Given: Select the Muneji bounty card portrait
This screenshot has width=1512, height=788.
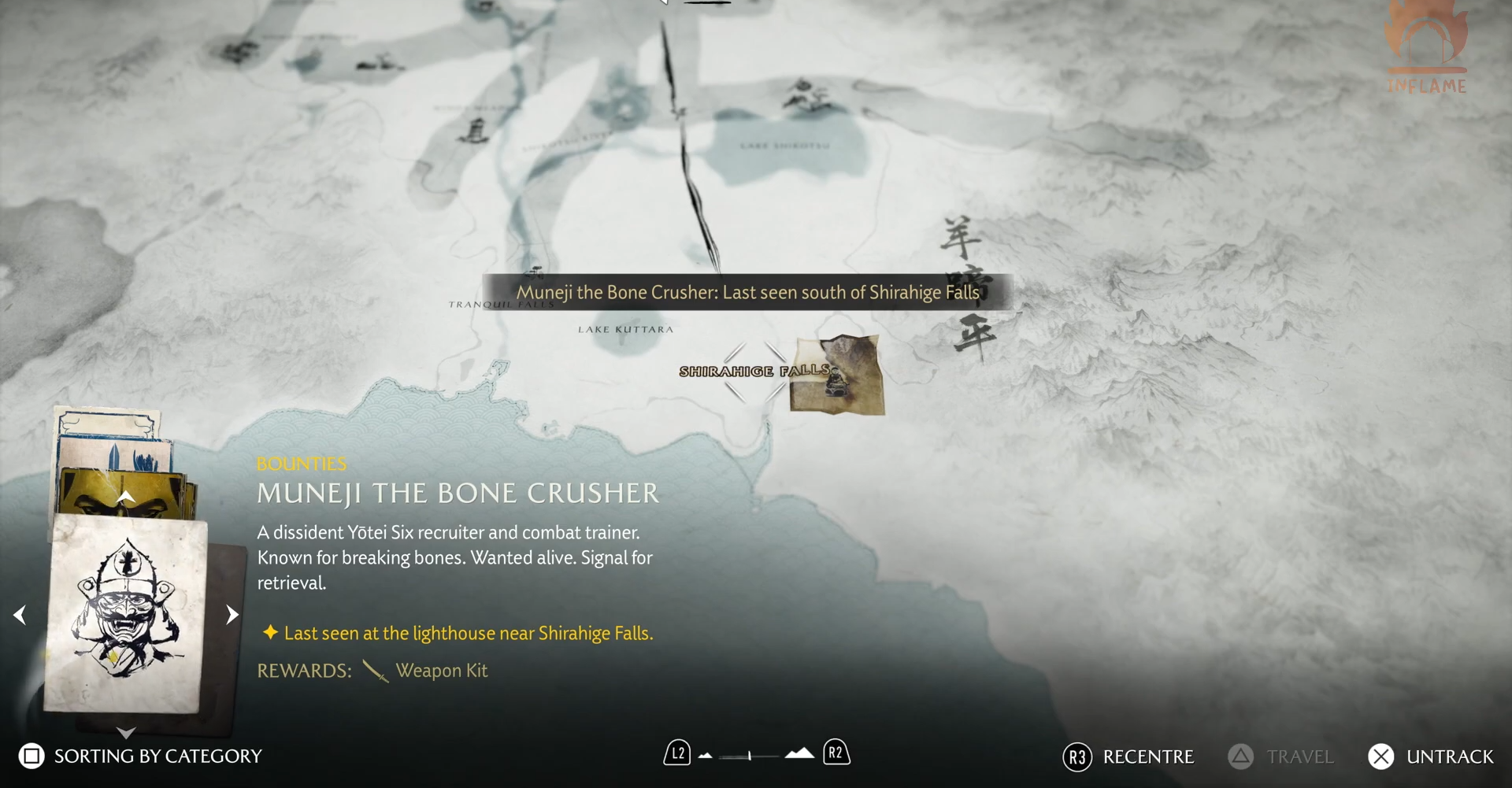Looking at the screenshot, I should click(126, 613).
